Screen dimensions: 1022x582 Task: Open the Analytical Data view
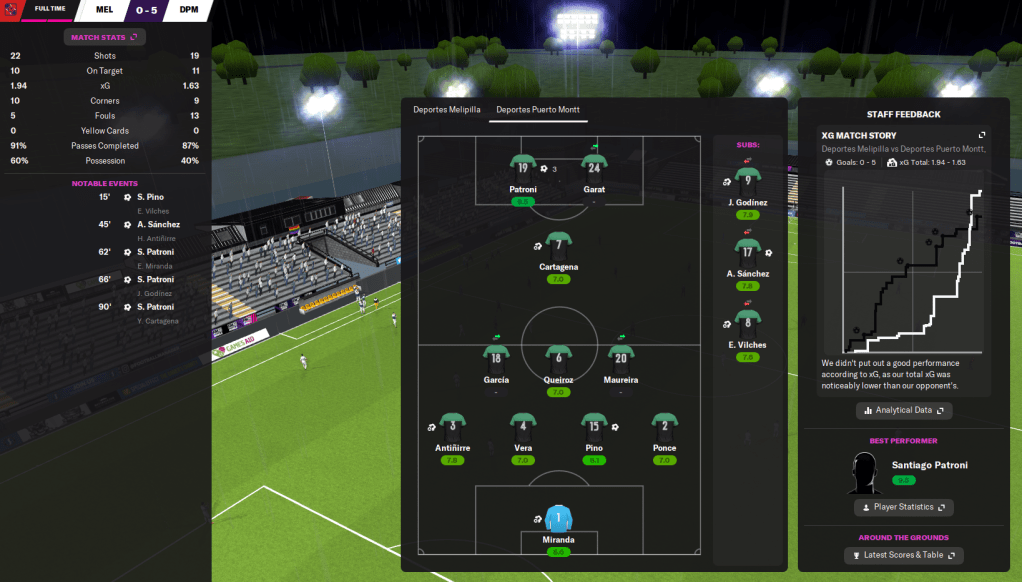pos(904,410)
